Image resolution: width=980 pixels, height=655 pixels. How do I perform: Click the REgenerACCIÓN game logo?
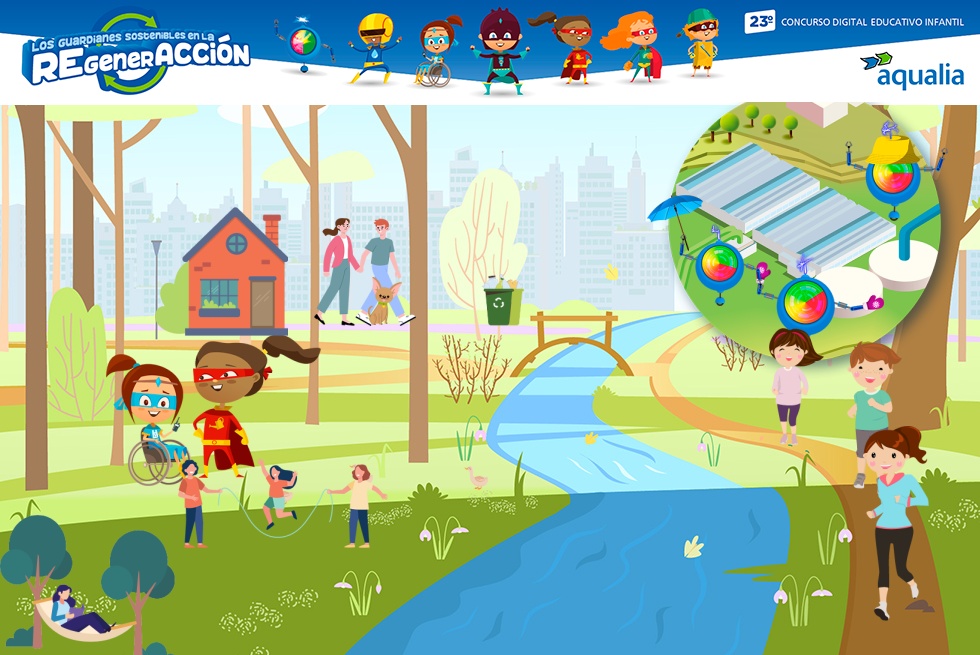click(136, 55)
